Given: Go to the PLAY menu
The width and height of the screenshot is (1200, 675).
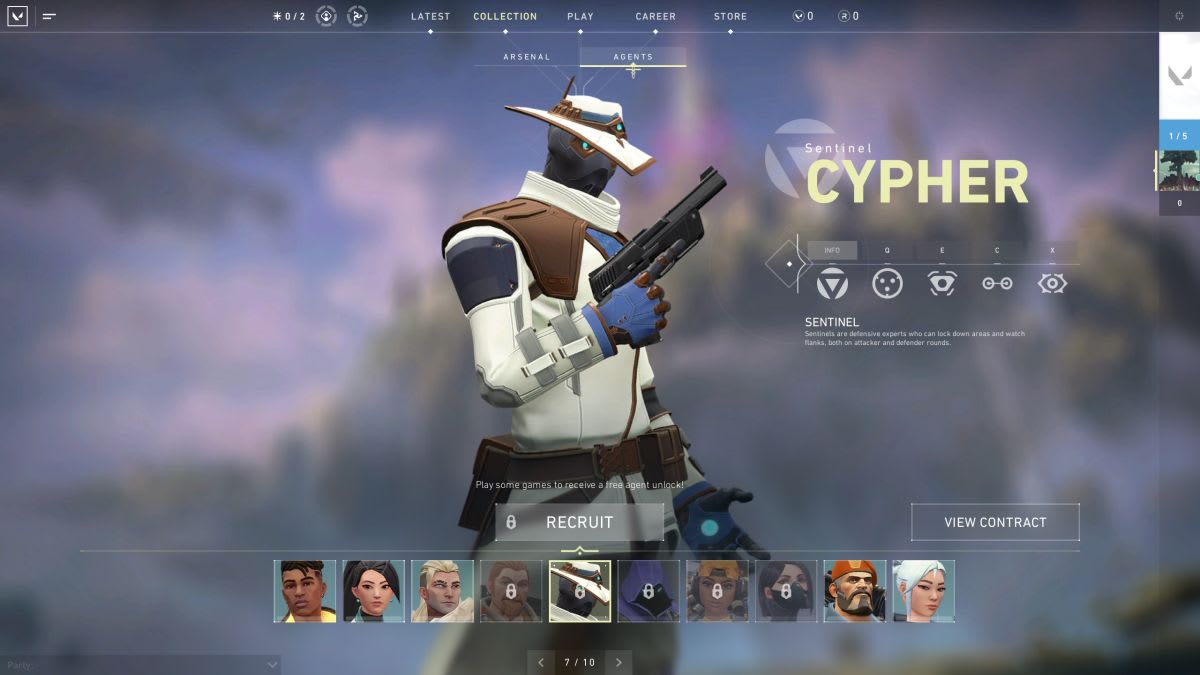Looking at the screenshot, I should (x=580, y=16).
